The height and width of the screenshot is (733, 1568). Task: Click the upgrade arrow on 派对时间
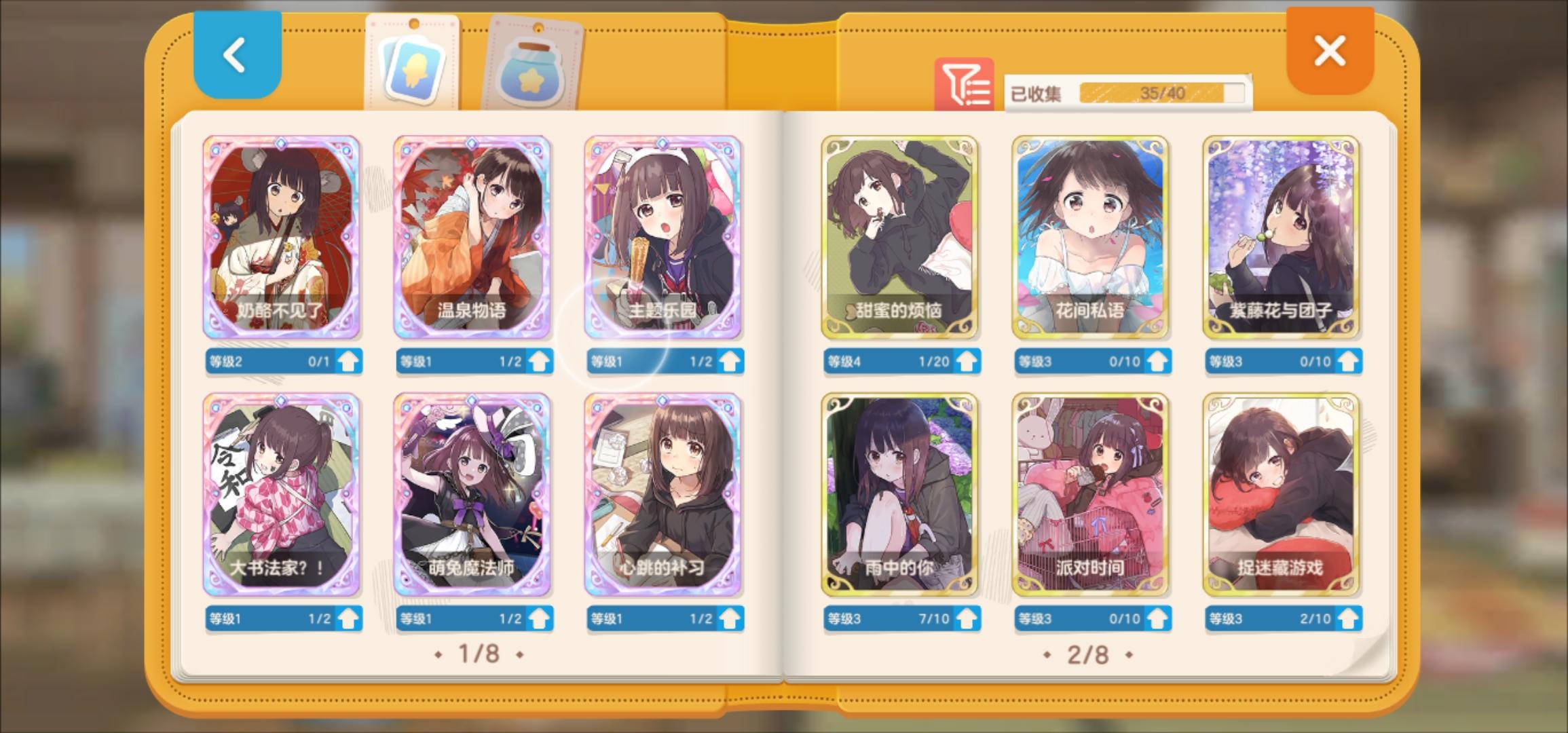[x=1158, y=618]
